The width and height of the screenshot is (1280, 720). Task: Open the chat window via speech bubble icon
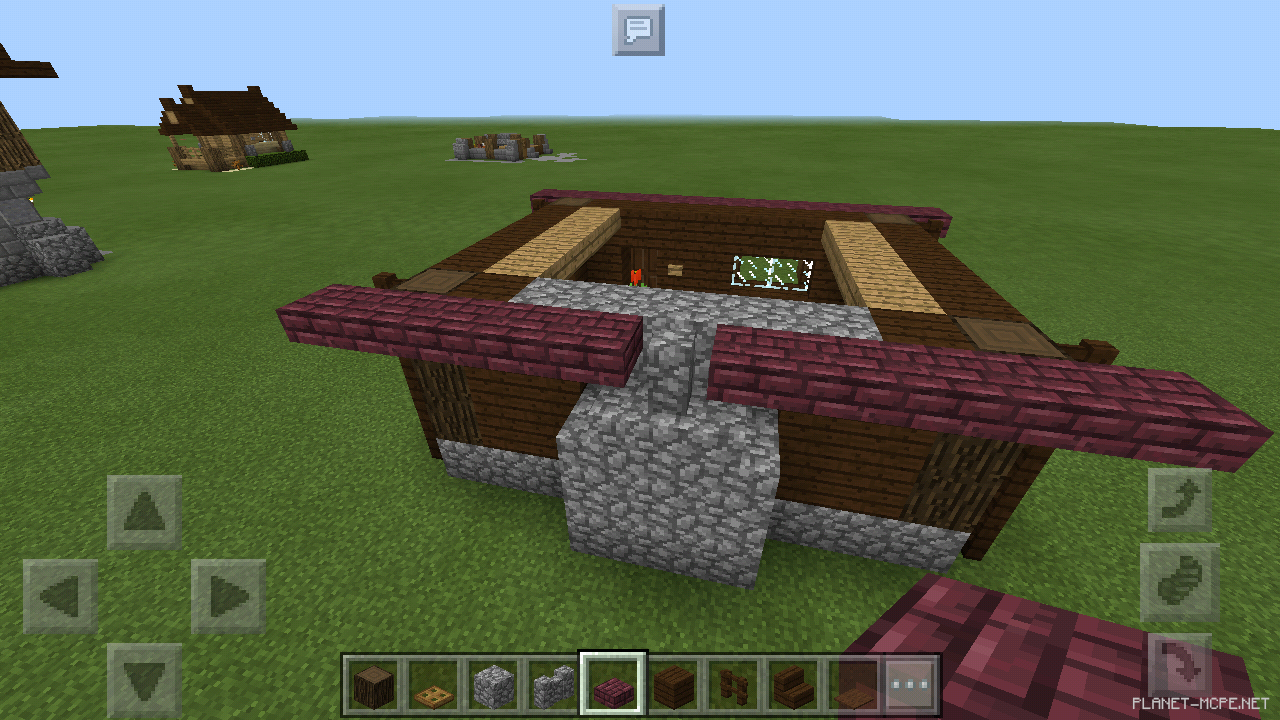tap(638, 31)
